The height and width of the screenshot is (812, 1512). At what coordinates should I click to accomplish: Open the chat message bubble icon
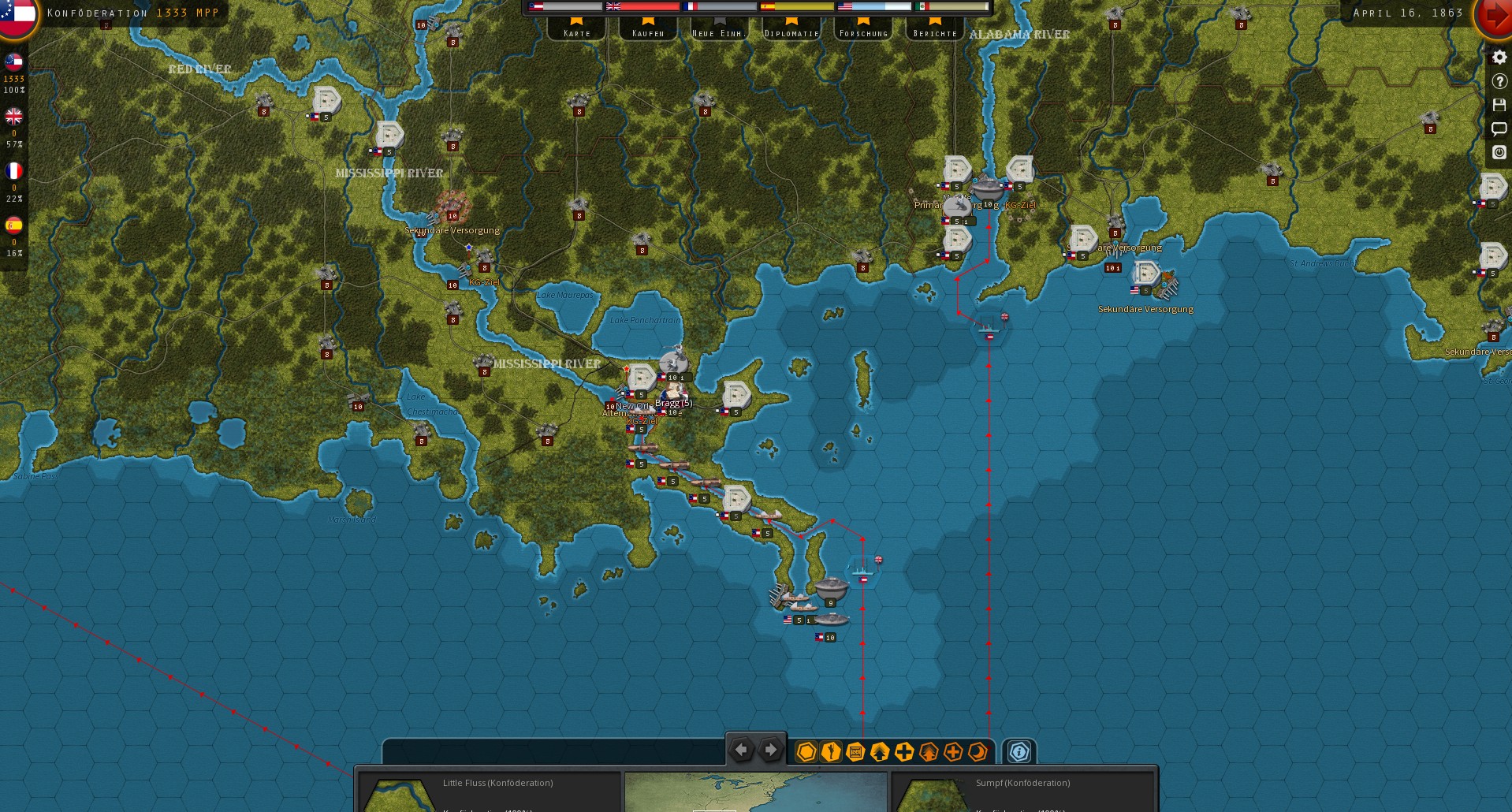tap(1499, 129)
